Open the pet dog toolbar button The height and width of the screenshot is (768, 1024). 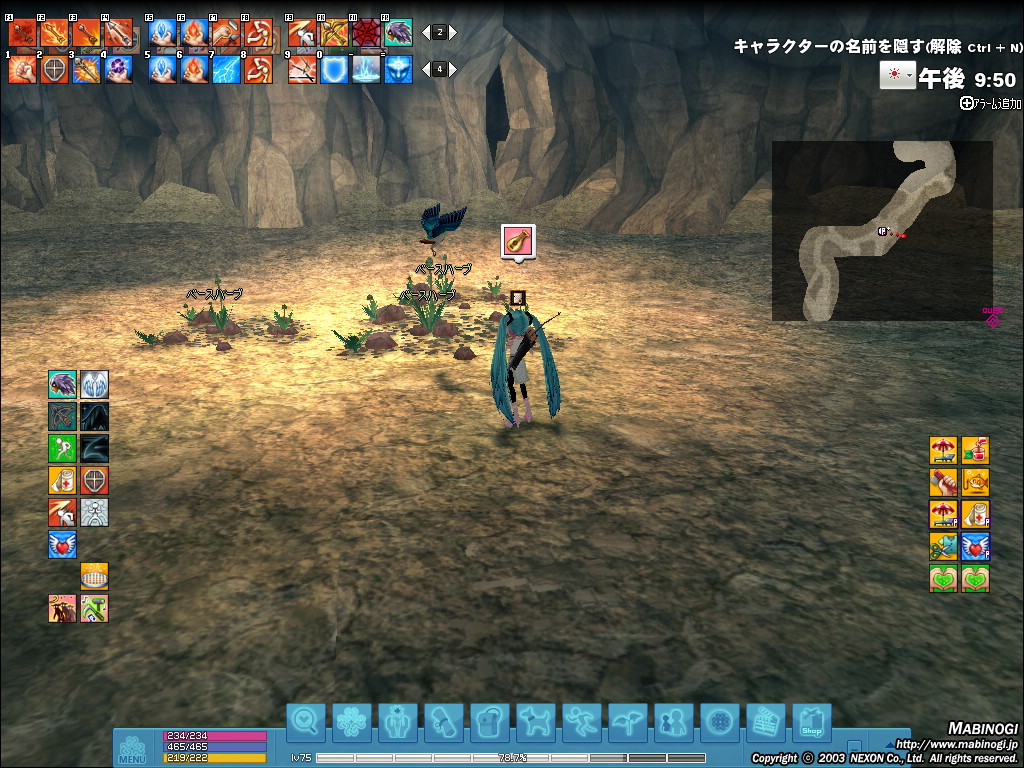click(x=536, y=720)
